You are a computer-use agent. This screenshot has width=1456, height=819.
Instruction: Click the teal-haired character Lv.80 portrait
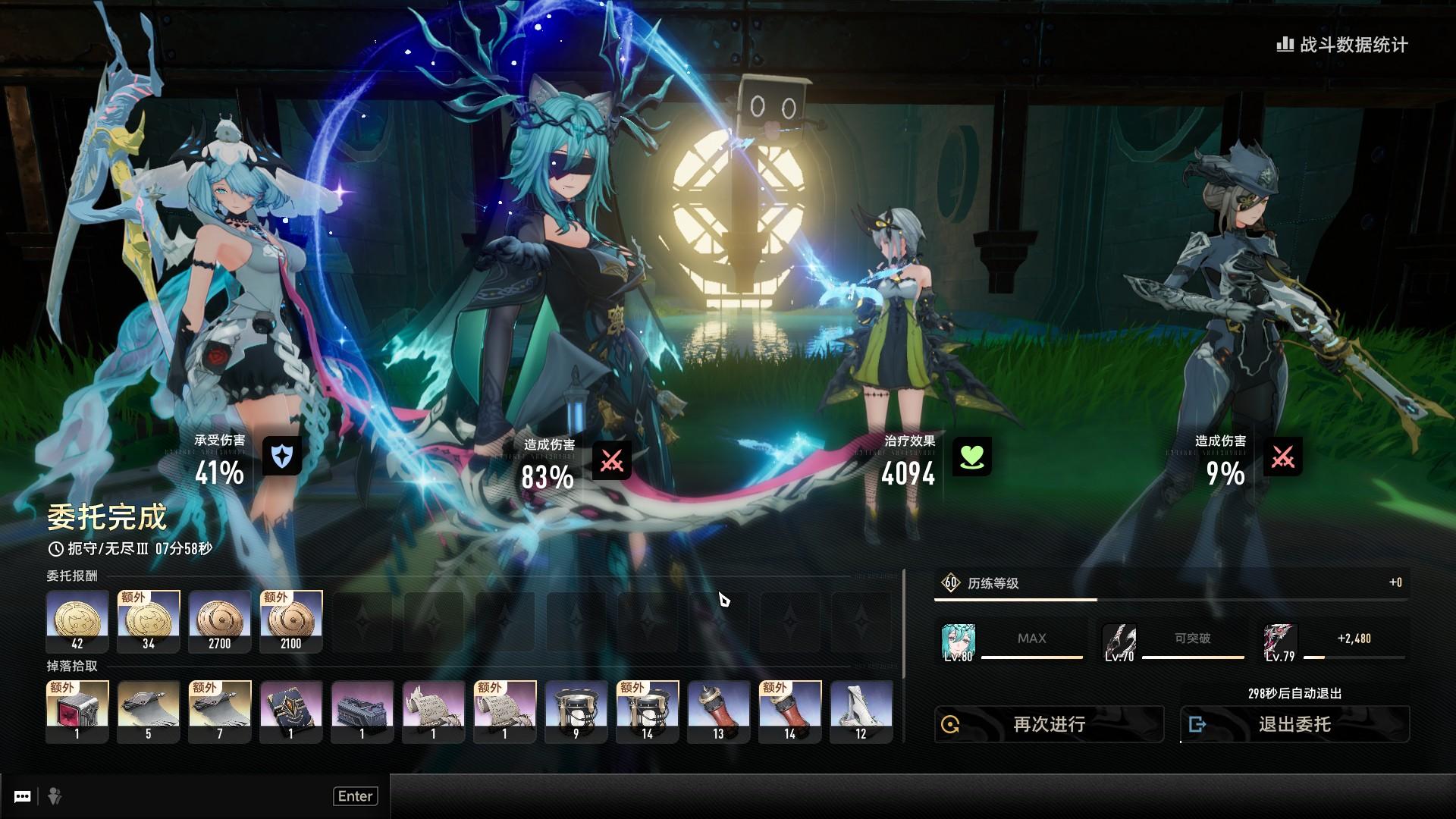point(958,642)
